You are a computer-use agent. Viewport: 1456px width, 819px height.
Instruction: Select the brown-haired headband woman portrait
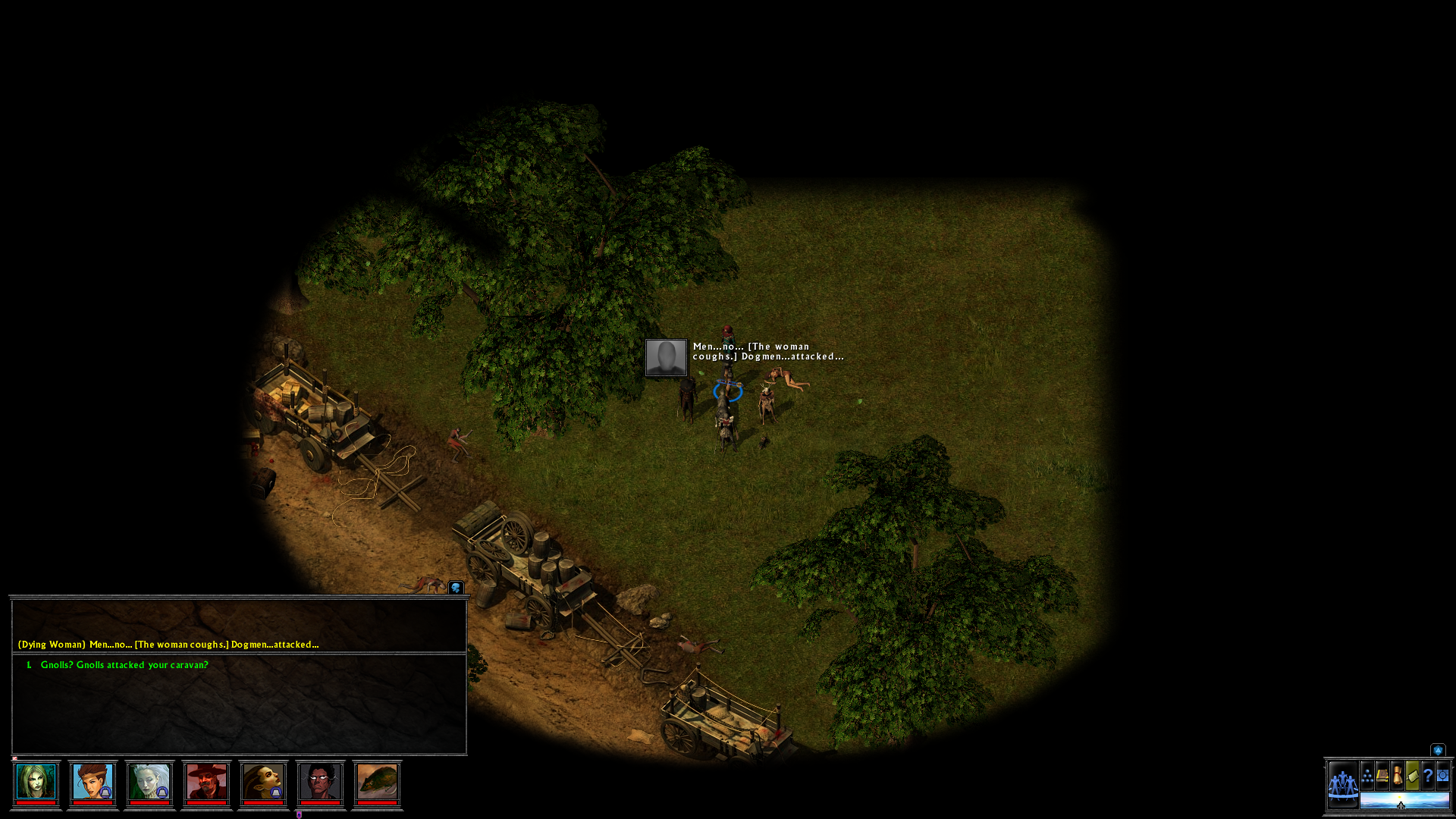pyautogui.click(x=93, y=782)
